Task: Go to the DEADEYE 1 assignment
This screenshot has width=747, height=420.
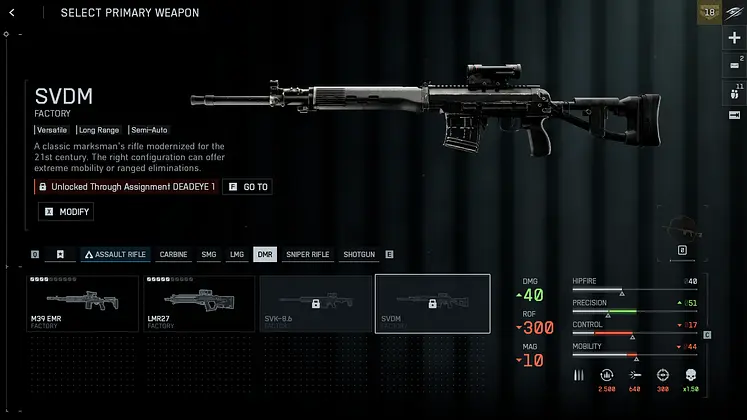Action: tap(248, 187)
